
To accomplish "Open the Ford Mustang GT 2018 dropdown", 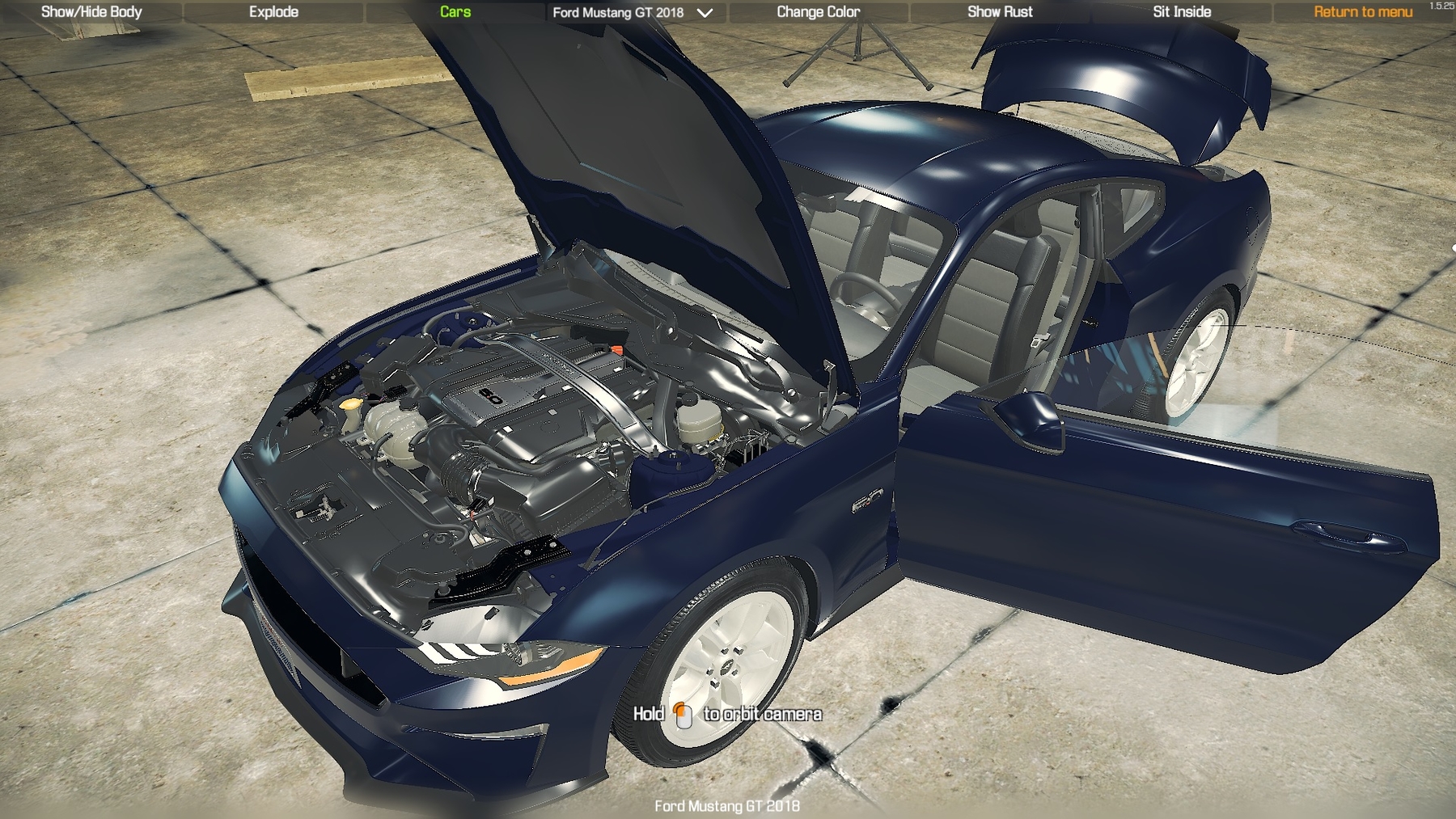I will [x=633, y=13].
